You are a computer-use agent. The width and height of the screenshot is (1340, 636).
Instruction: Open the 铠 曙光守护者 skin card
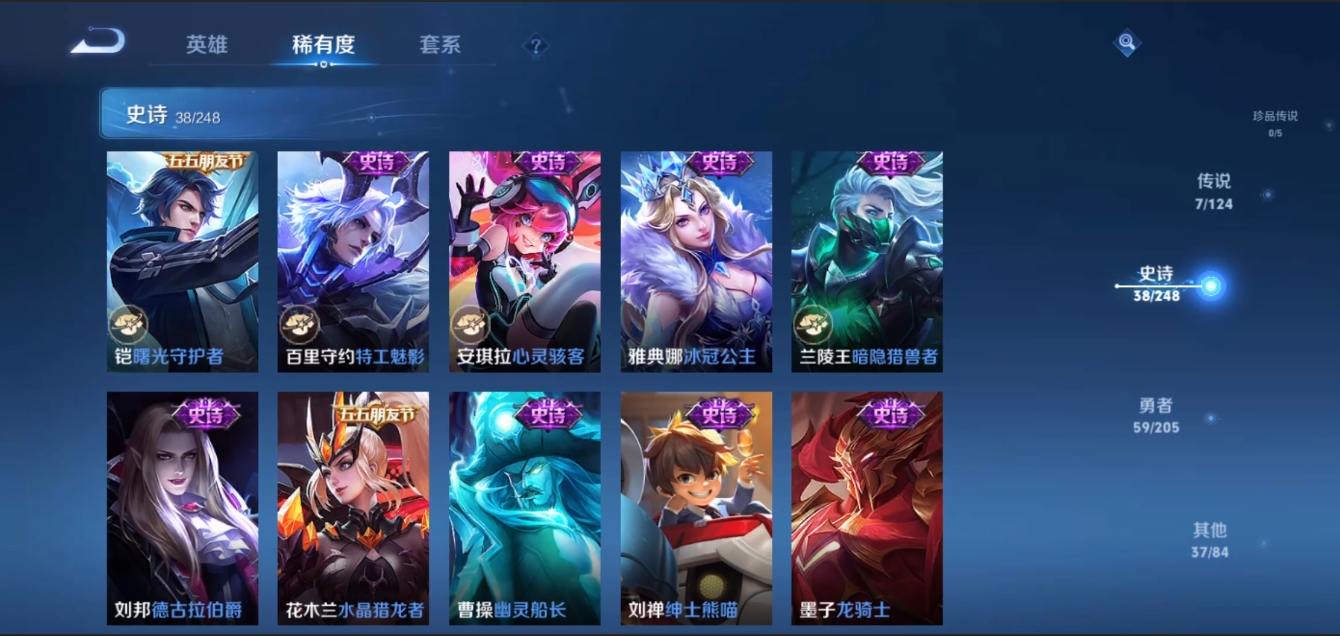click(182, 262)
